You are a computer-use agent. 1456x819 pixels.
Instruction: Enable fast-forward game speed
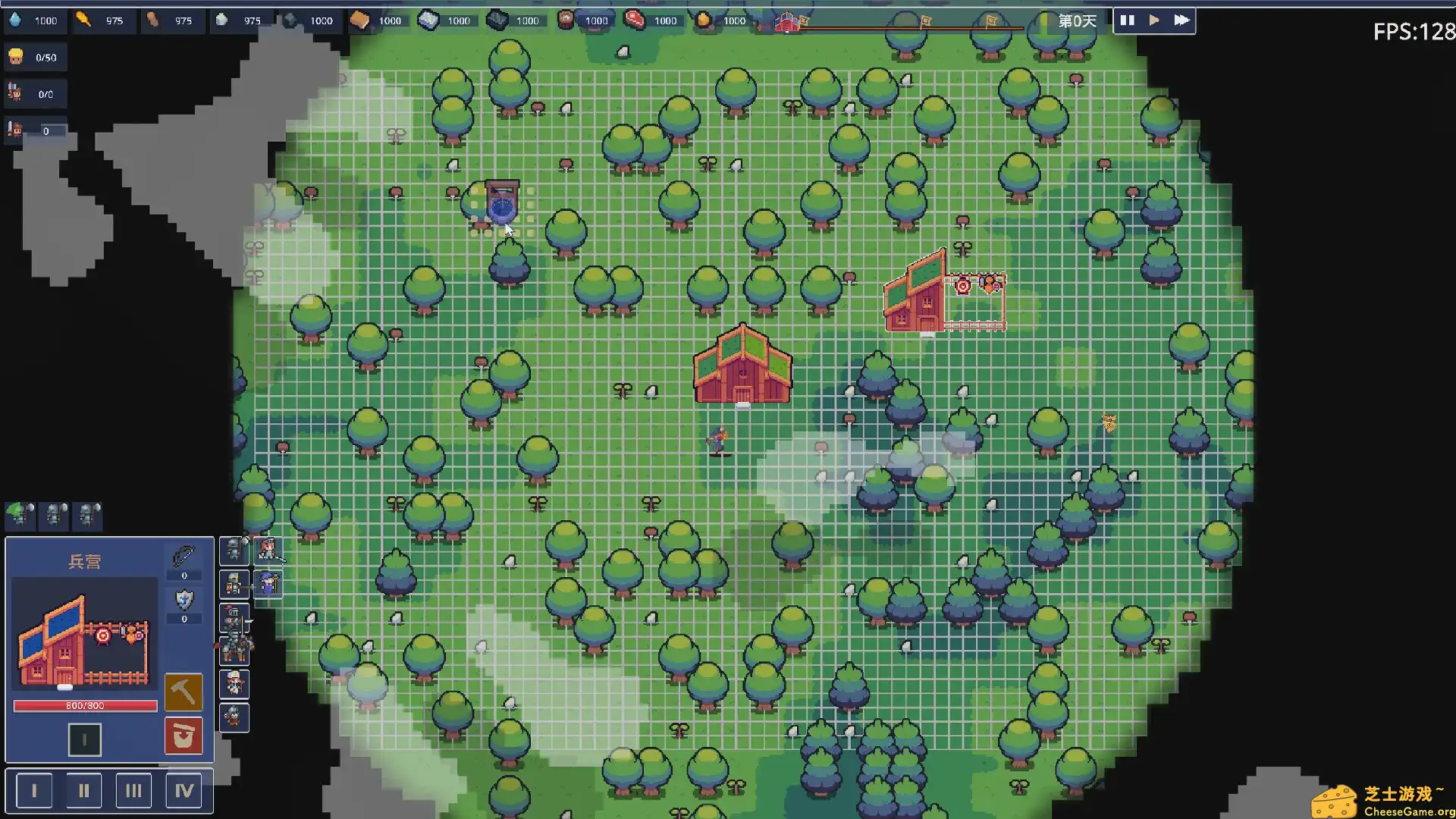[1181, 20]
